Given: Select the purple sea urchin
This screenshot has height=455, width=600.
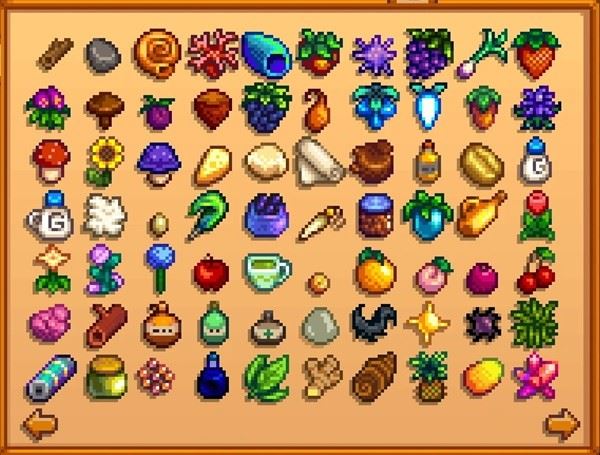Looking at the screenshot, I should tap(372, 51).
